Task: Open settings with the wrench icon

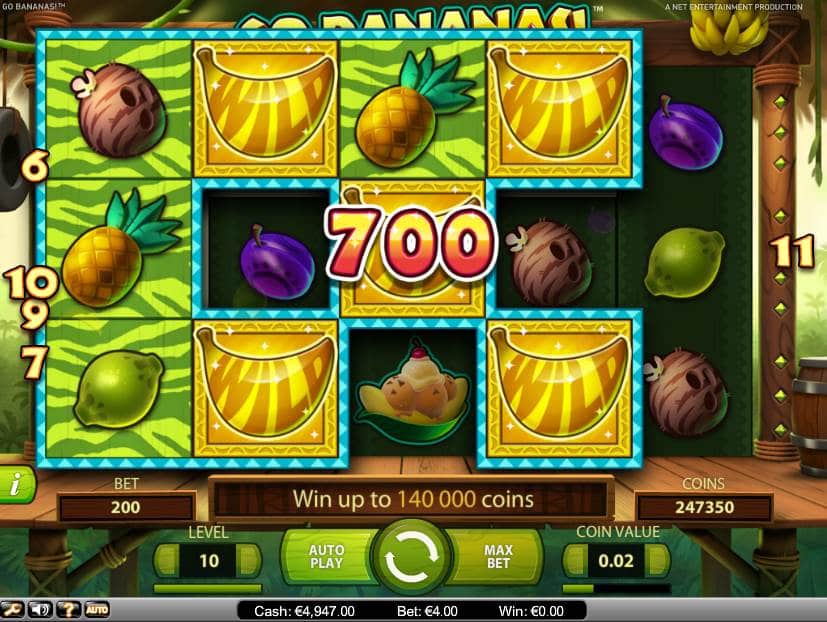Action: pyautogui.click(x=13, y=609)
